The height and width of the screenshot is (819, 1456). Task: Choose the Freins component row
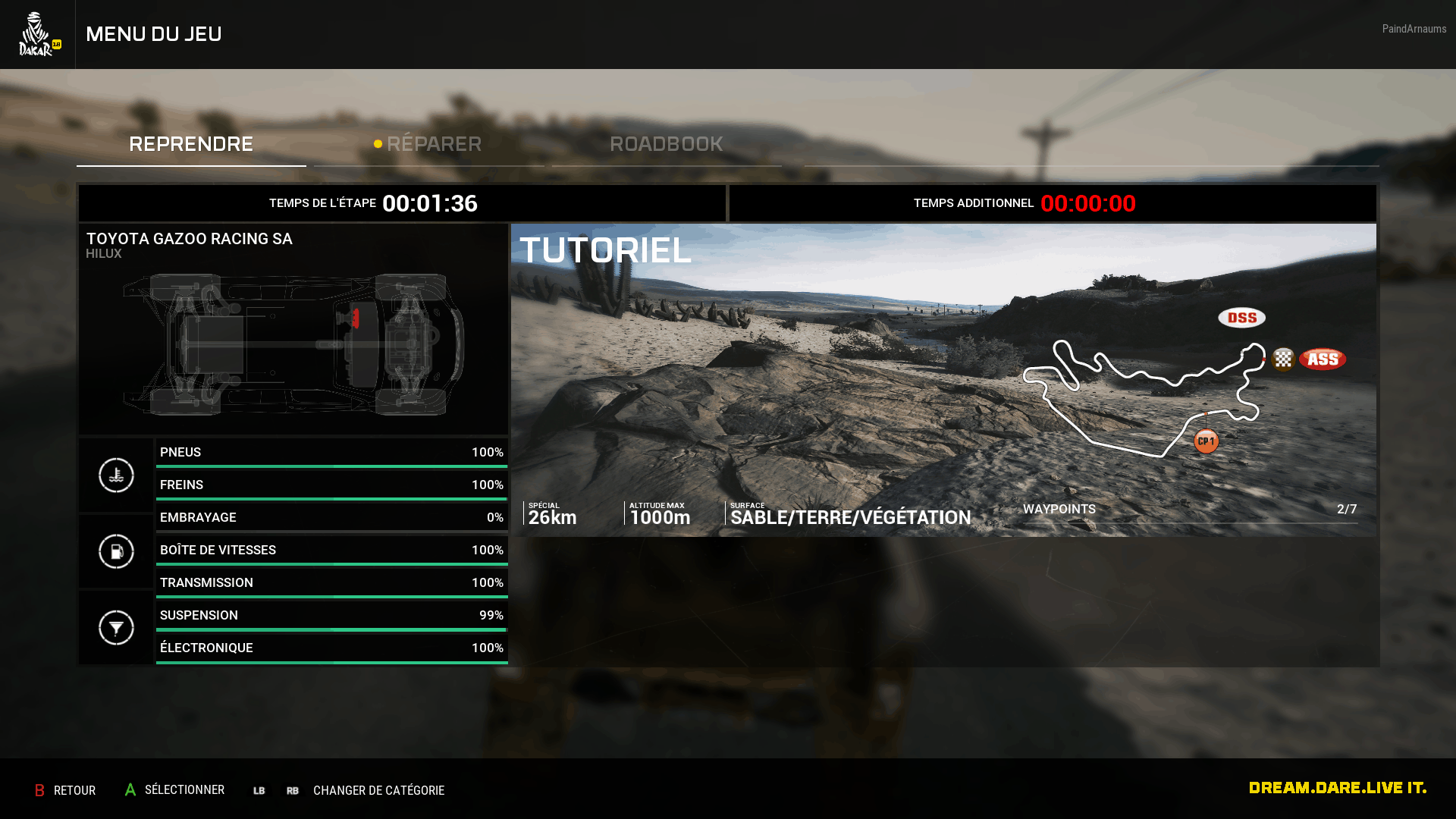331,485
